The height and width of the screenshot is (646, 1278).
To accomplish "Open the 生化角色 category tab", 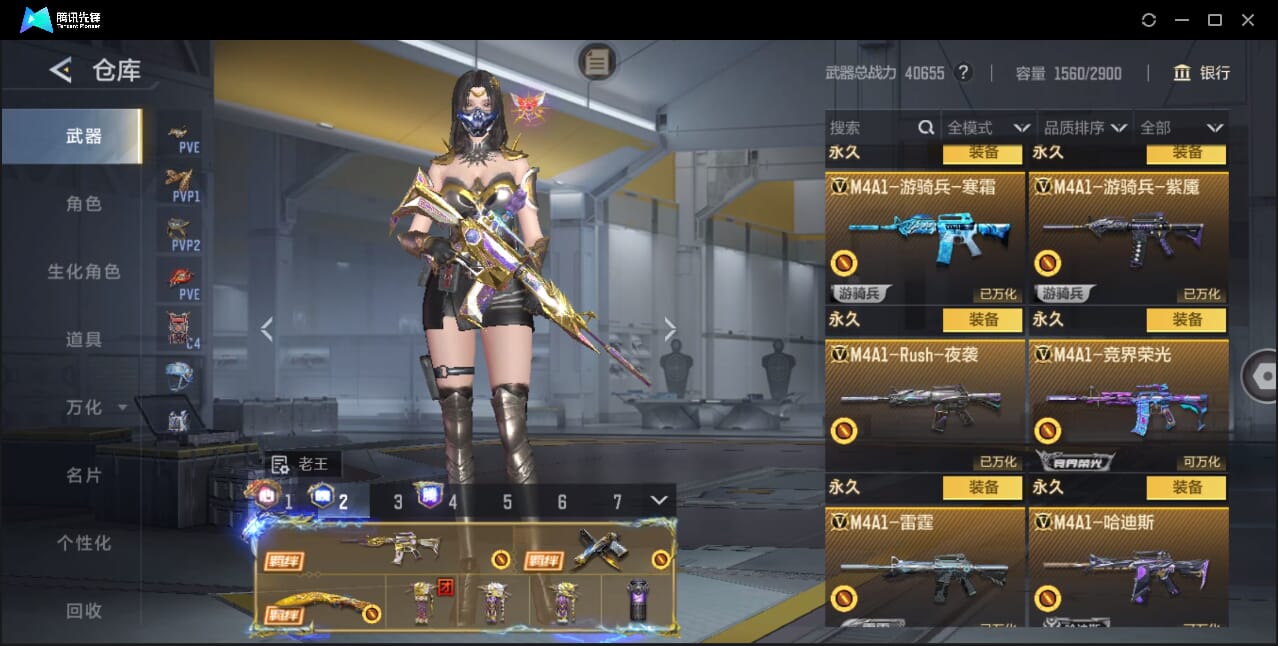I will click(84, 272).
